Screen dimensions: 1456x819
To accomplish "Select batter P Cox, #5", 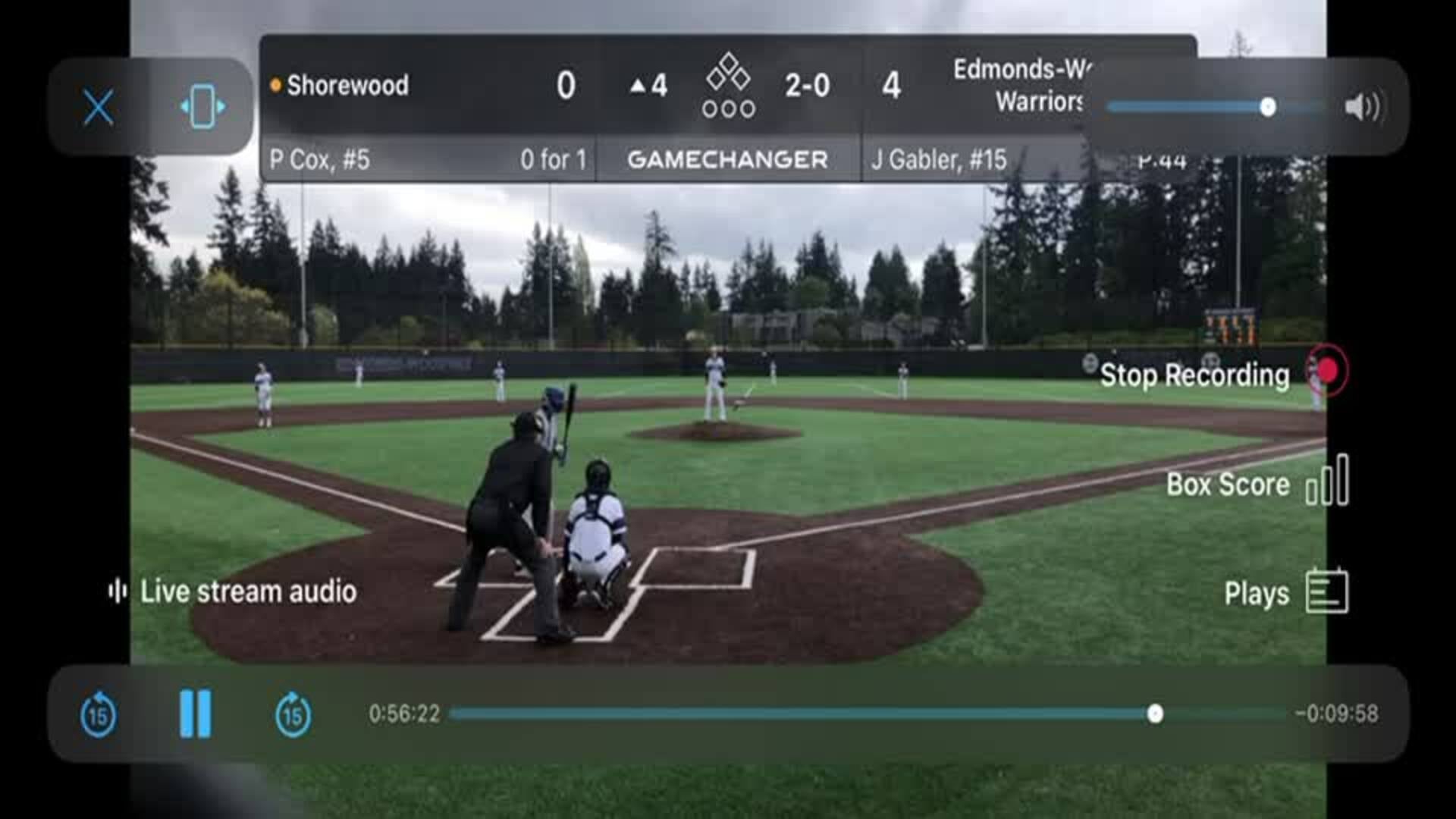I will 322,159.
